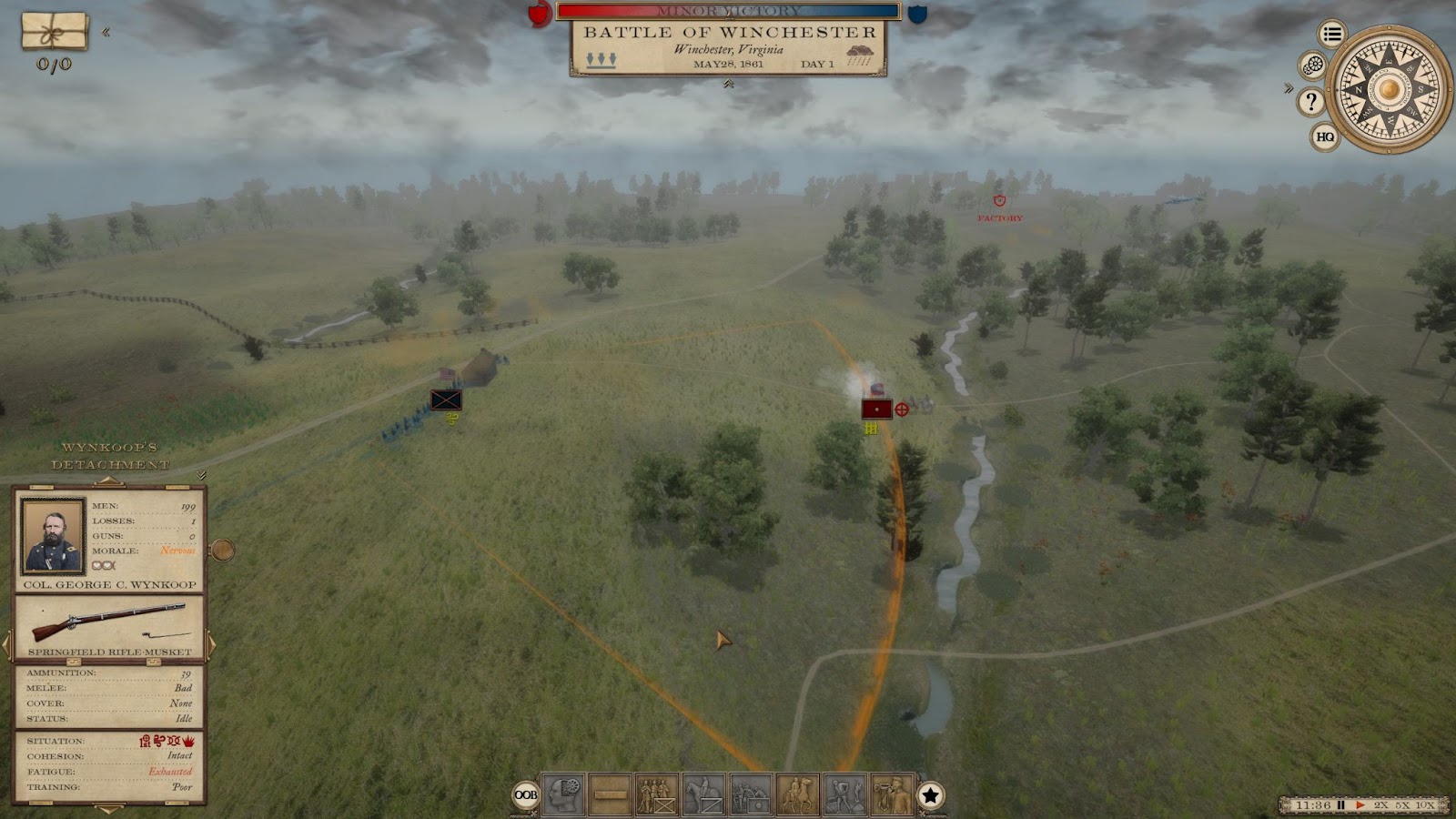Open the courier messages envelope

[x=55, y=32]
